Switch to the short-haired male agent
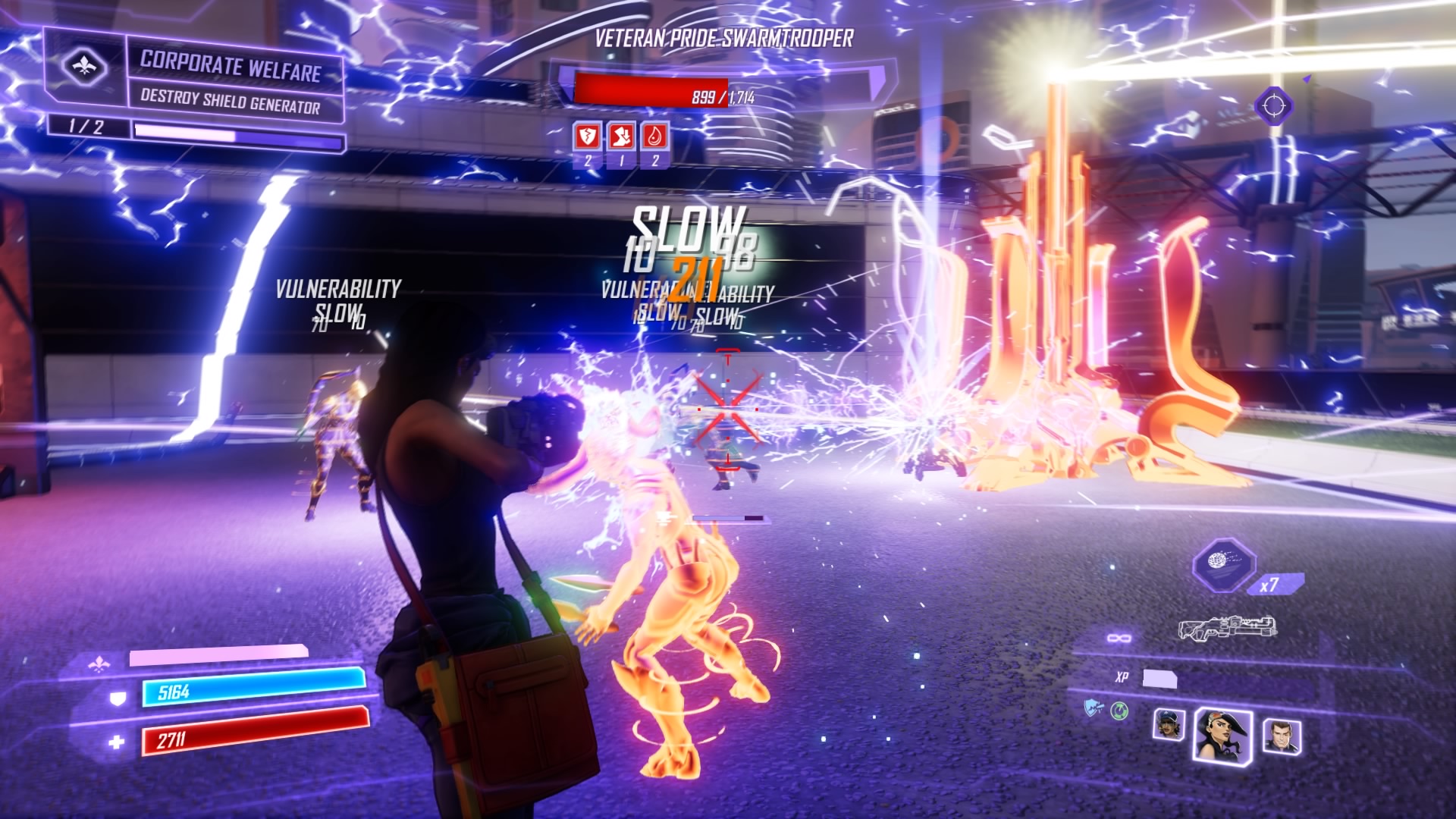Image resolution: width=1456 pixels, height=819 pixels. 1280,735
